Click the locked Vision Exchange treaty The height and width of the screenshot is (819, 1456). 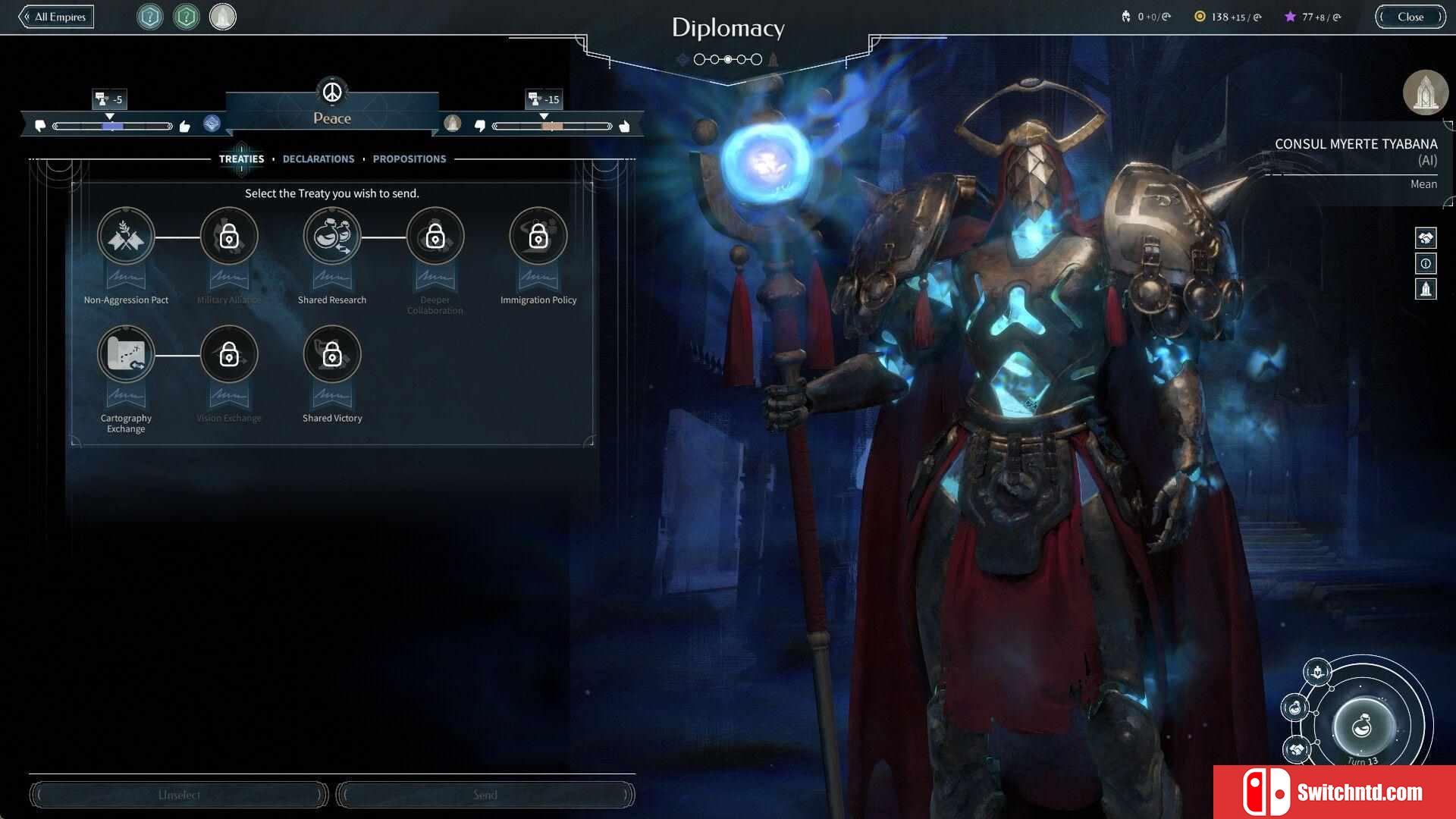229,355
